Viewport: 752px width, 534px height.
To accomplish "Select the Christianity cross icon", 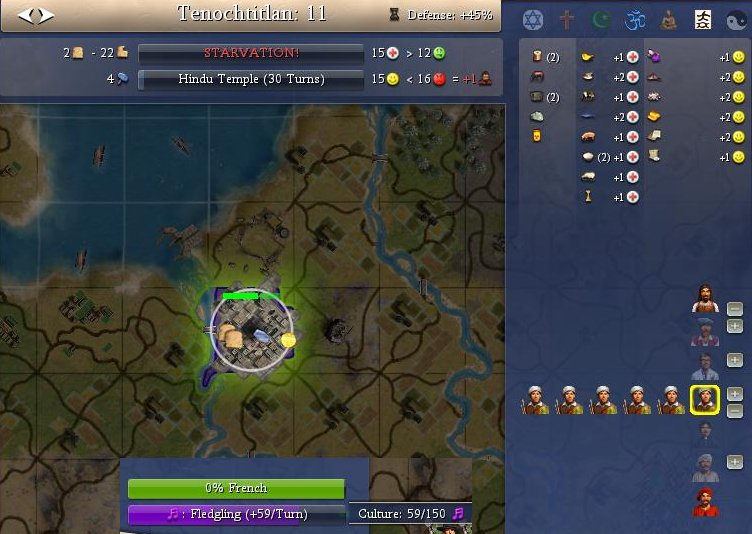I will coord(567,19).
